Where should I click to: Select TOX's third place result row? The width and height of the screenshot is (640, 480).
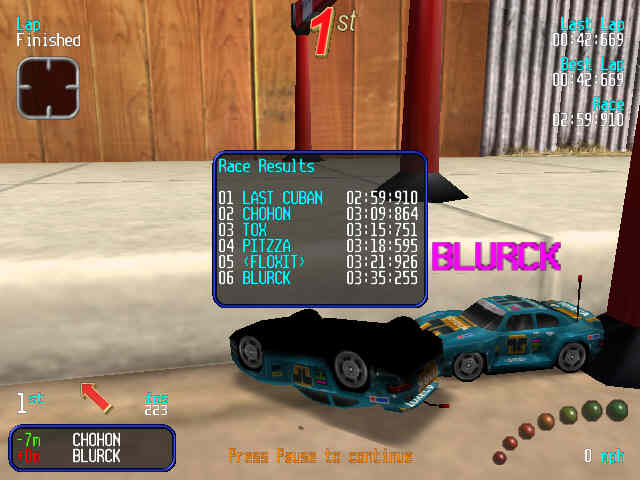319,230
